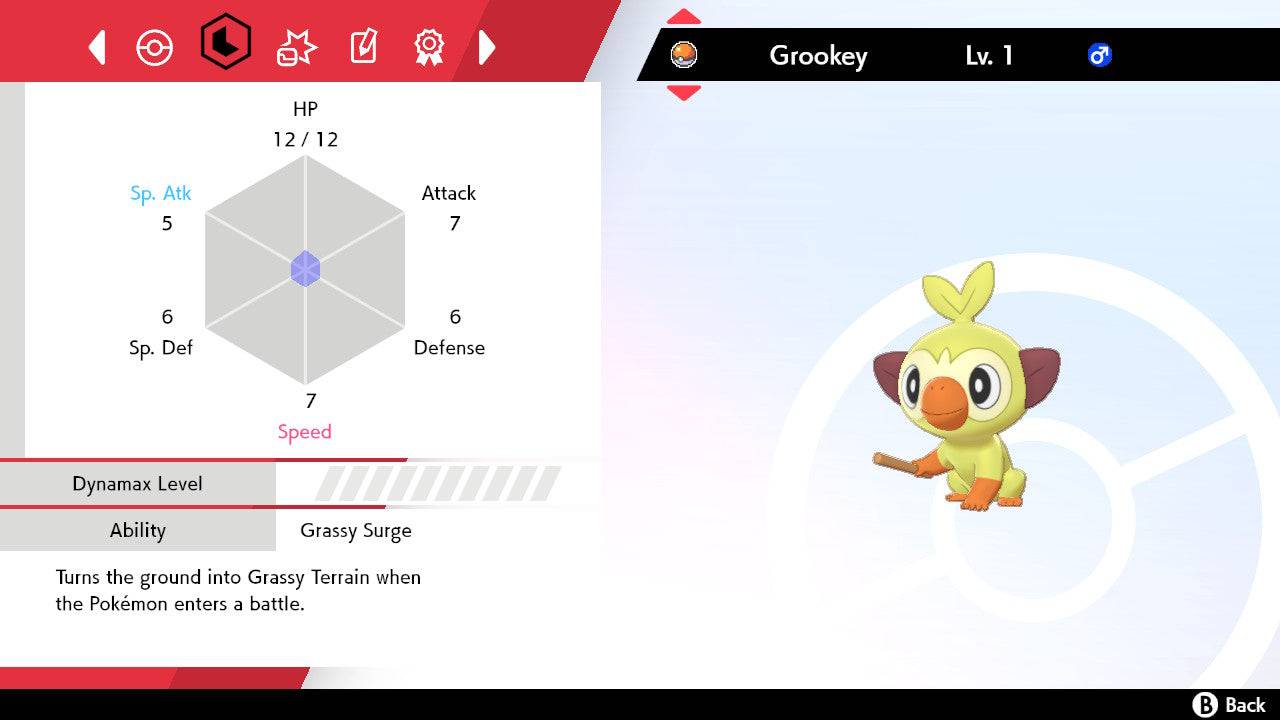Click the male gender symbol icon
The height and width of the screenshot is (720, 1280).
(1101, 55)
